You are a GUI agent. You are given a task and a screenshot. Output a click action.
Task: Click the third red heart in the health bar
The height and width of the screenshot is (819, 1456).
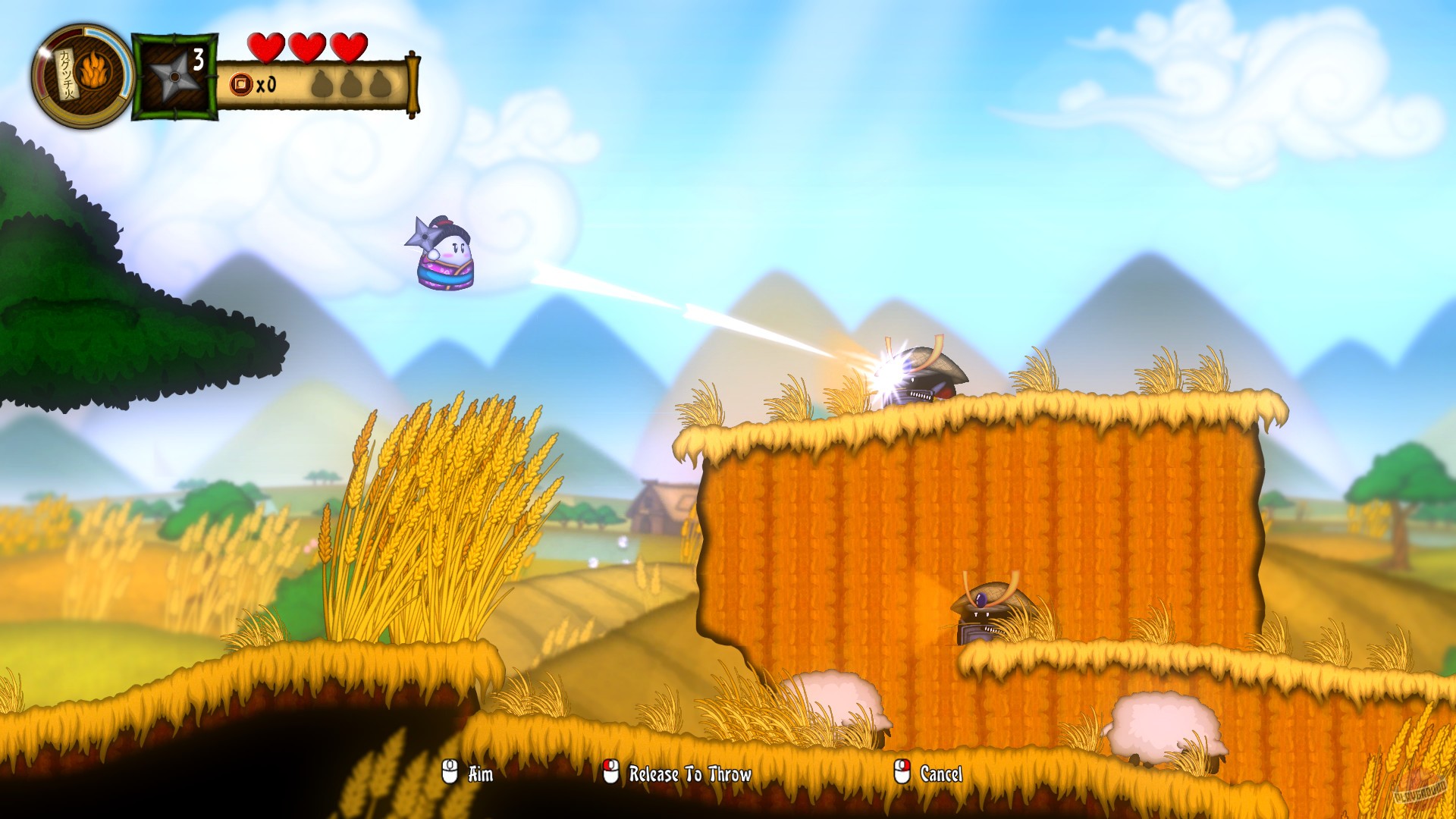click(347, 45)
